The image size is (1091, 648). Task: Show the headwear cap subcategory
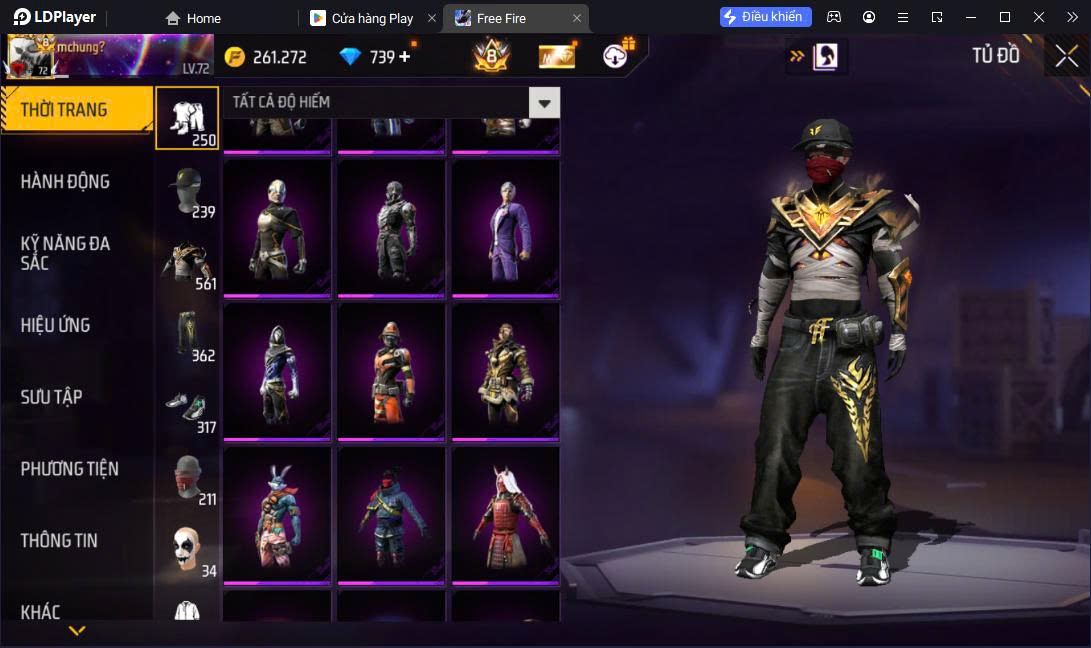point(187,191)
